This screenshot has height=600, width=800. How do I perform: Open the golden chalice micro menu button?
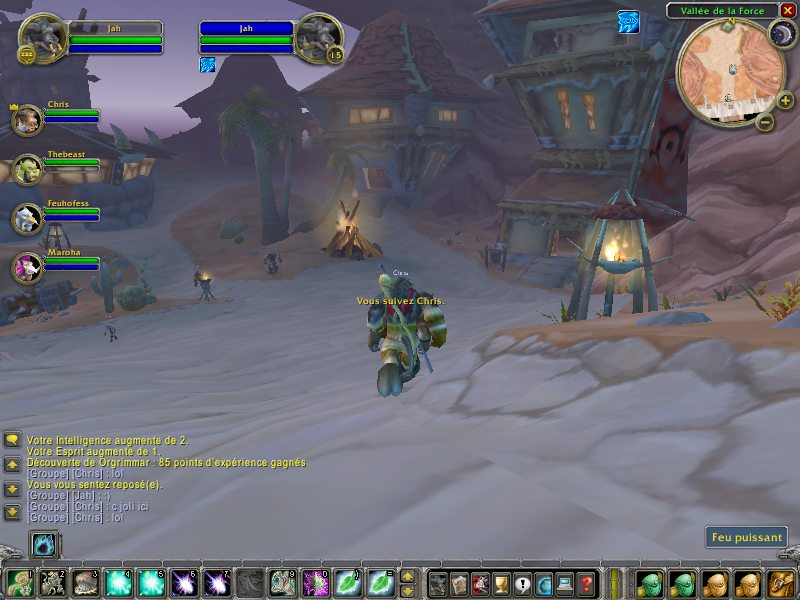(x=500, y=583)
